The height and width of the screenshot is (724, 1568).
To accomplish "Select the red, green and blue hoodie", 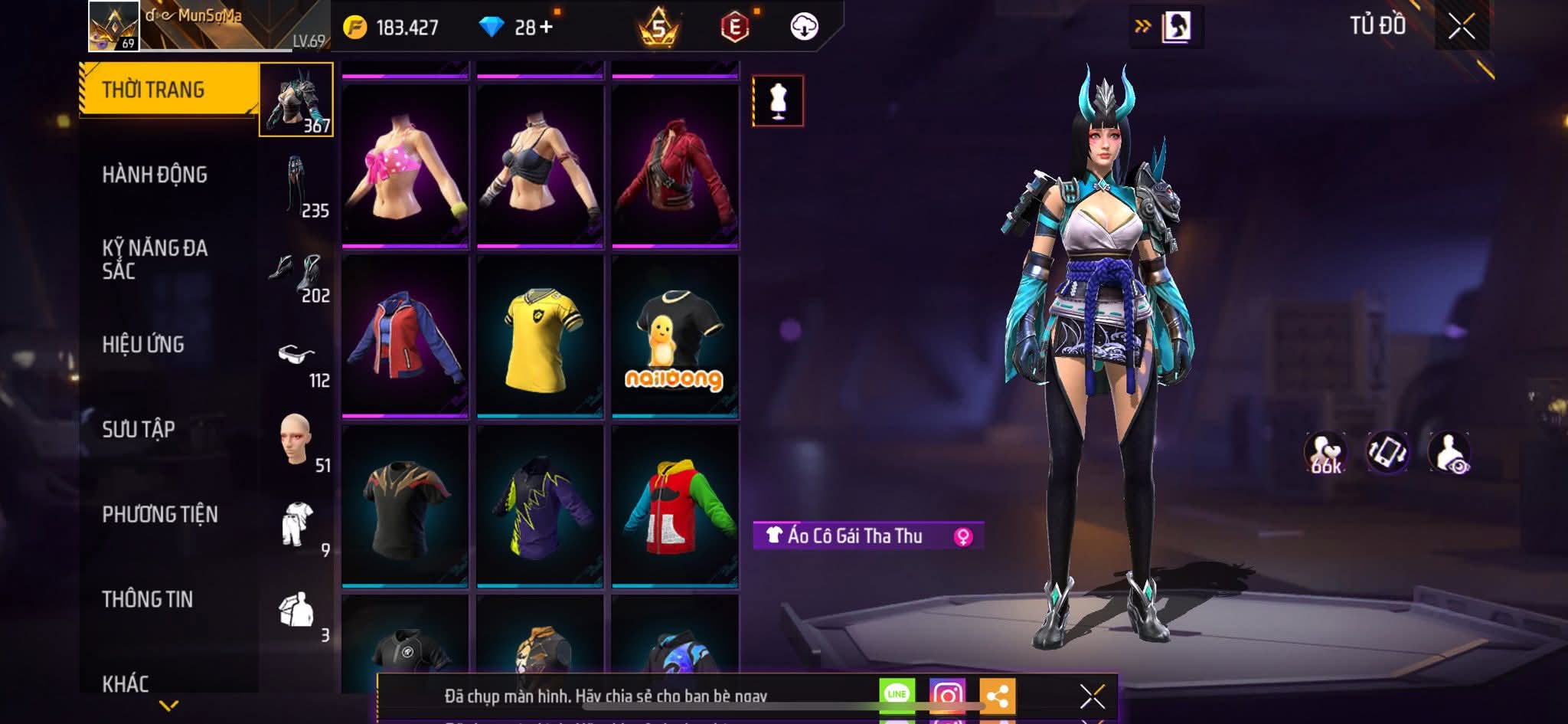I will (675, 507).
